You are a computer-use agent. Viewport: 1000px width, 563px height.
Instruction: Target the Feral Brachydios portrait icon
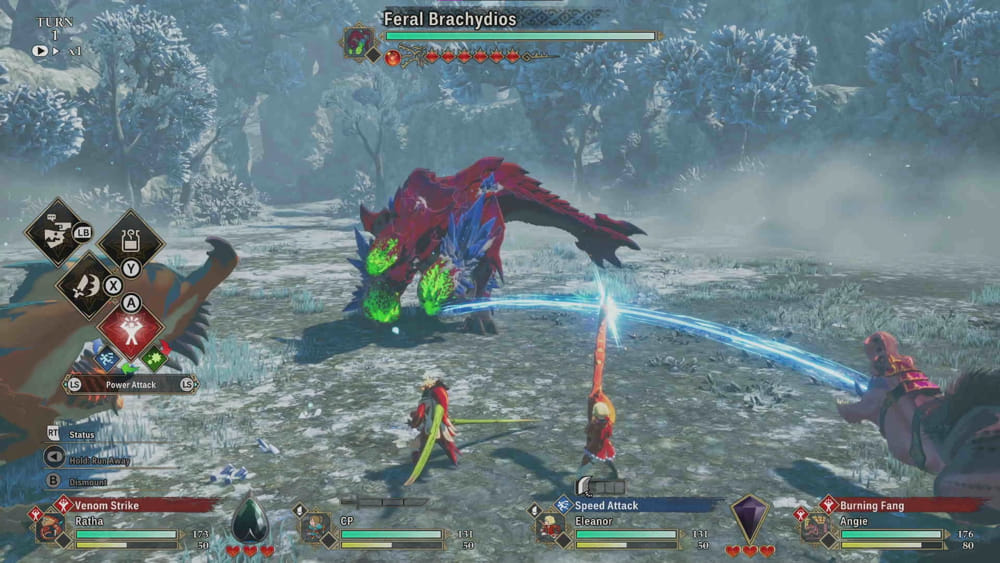(x=358, y=42)
